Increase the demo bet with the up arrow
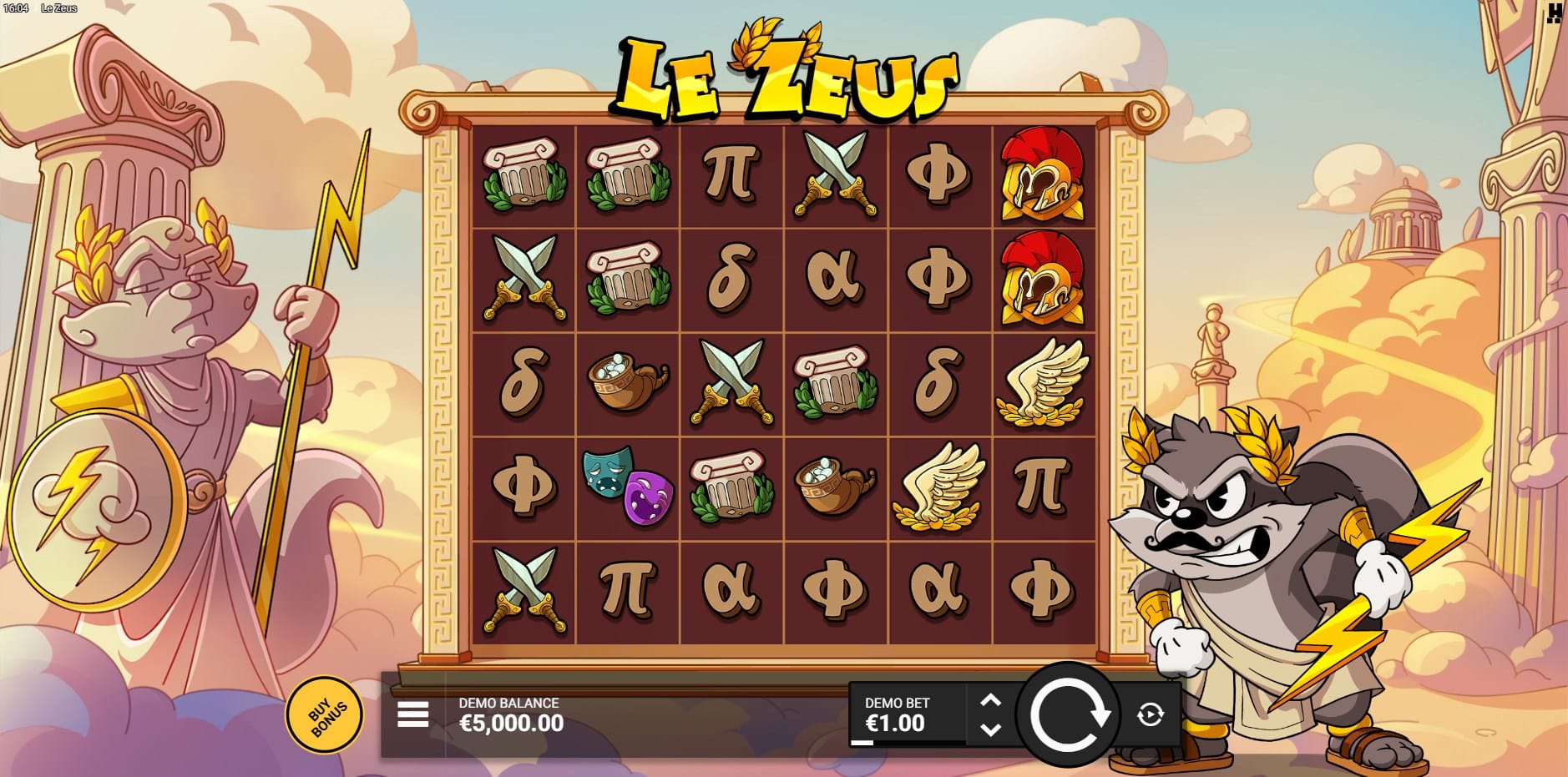Screen dimensions: 1568x777 pyautogui.click(x=990, y=701)
